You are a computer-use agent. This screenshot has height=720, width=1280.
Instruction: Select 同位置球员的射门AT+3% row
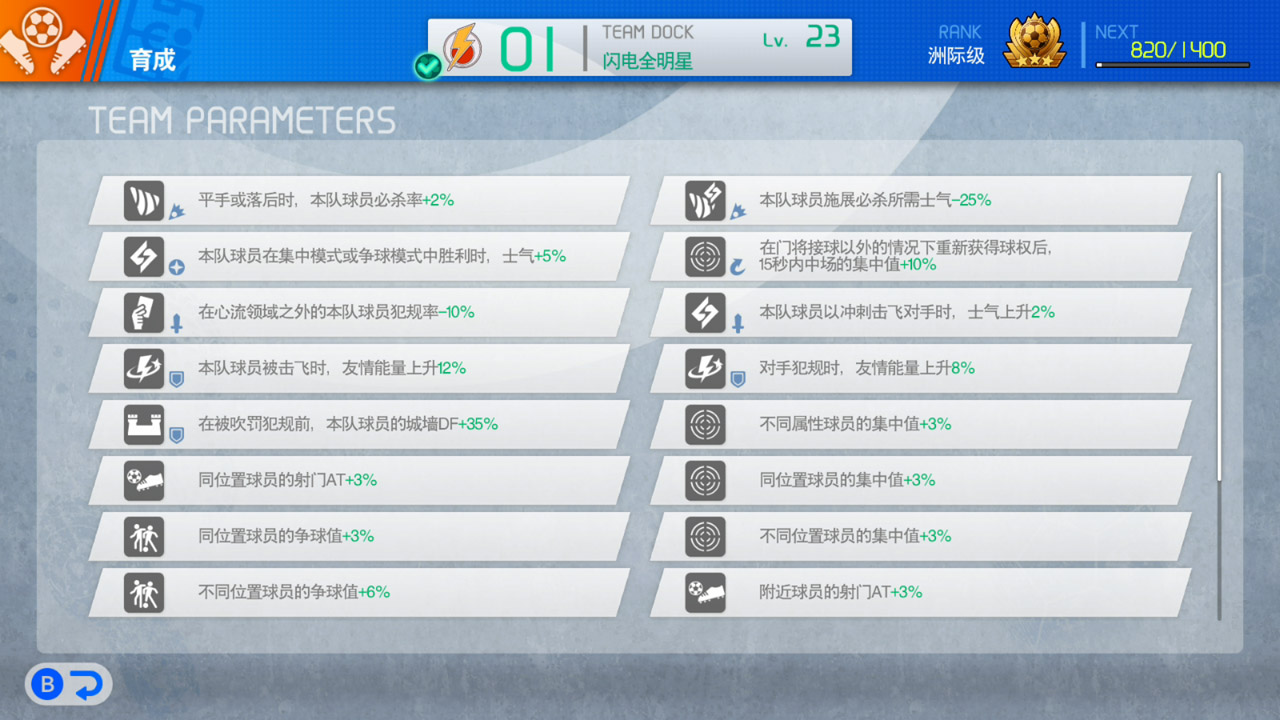pyautogui.click(x=360, y=480)
